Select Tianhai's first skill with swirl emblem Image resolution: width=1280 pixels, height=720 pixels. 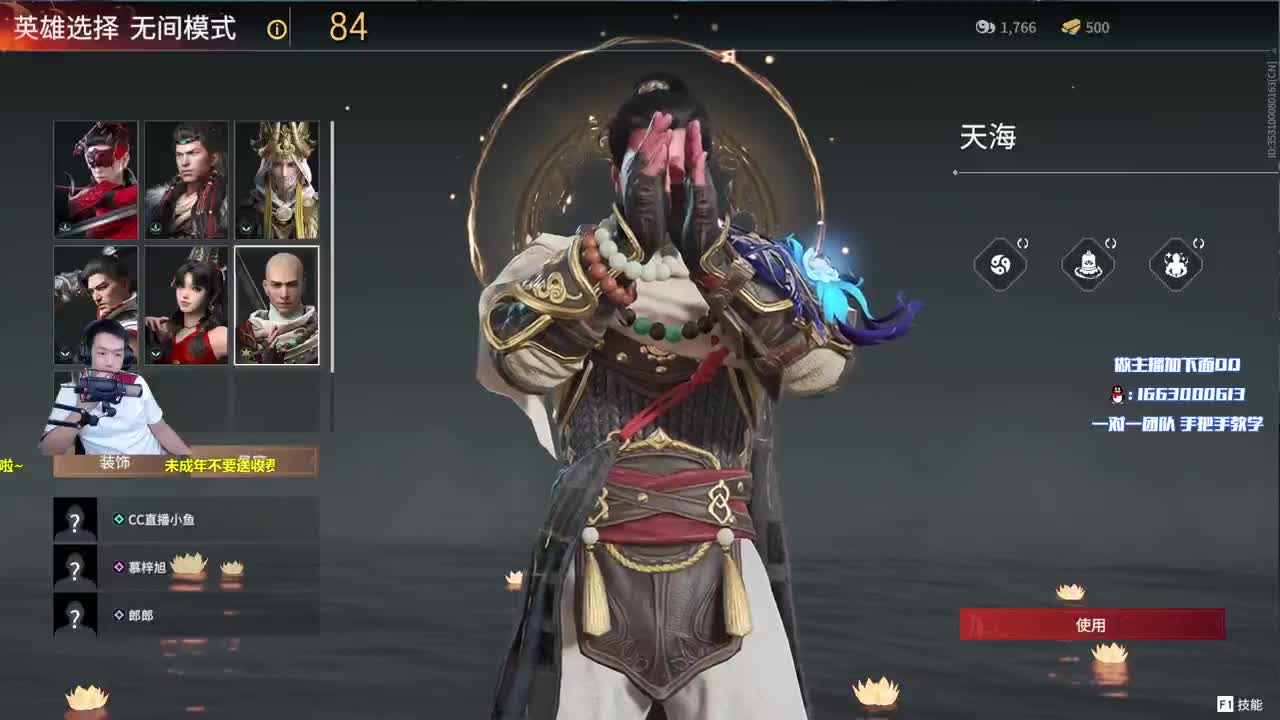coord(1000,264)
